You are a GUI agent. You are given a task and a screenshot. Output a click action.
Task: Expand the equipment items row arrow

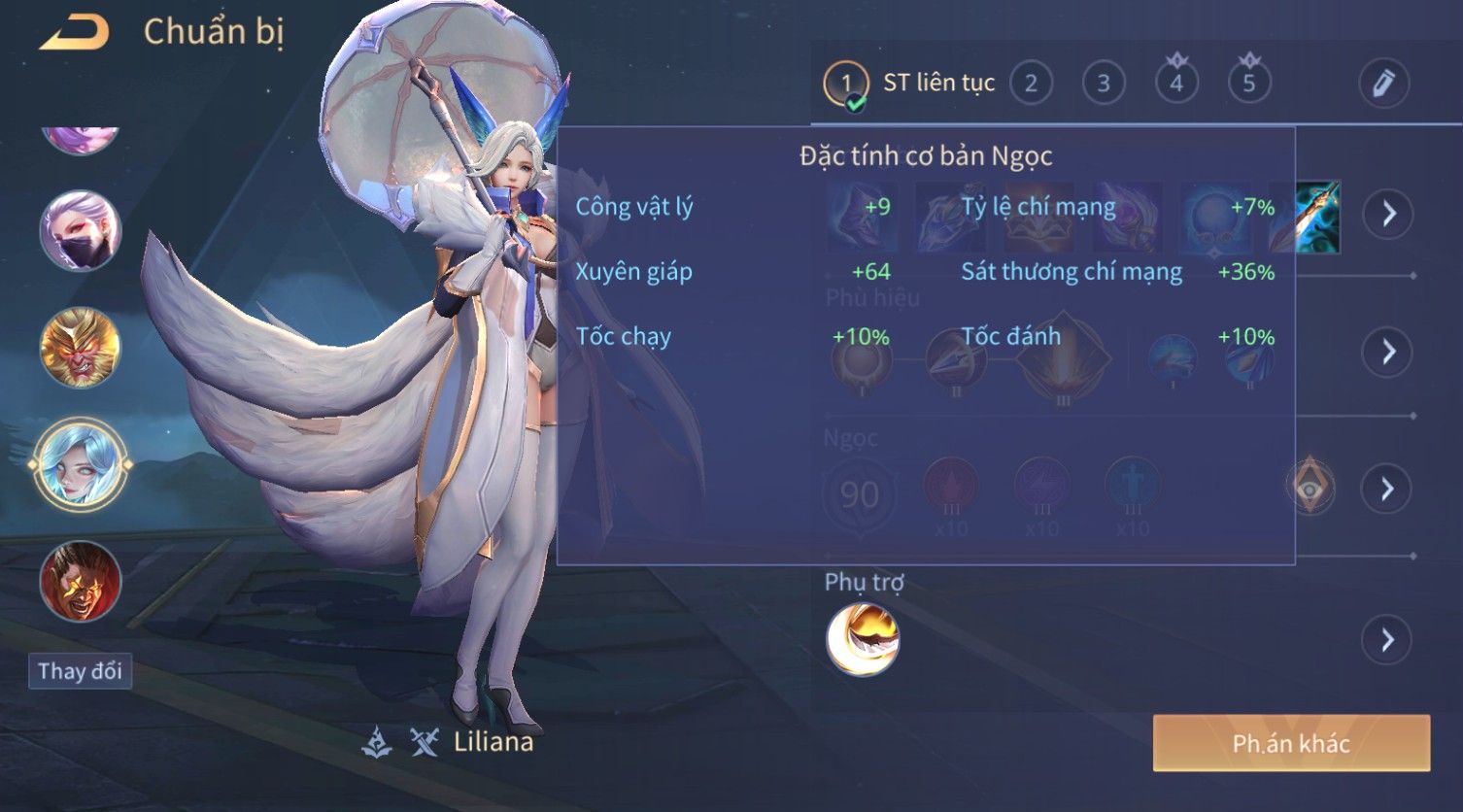click(1387, 214)
